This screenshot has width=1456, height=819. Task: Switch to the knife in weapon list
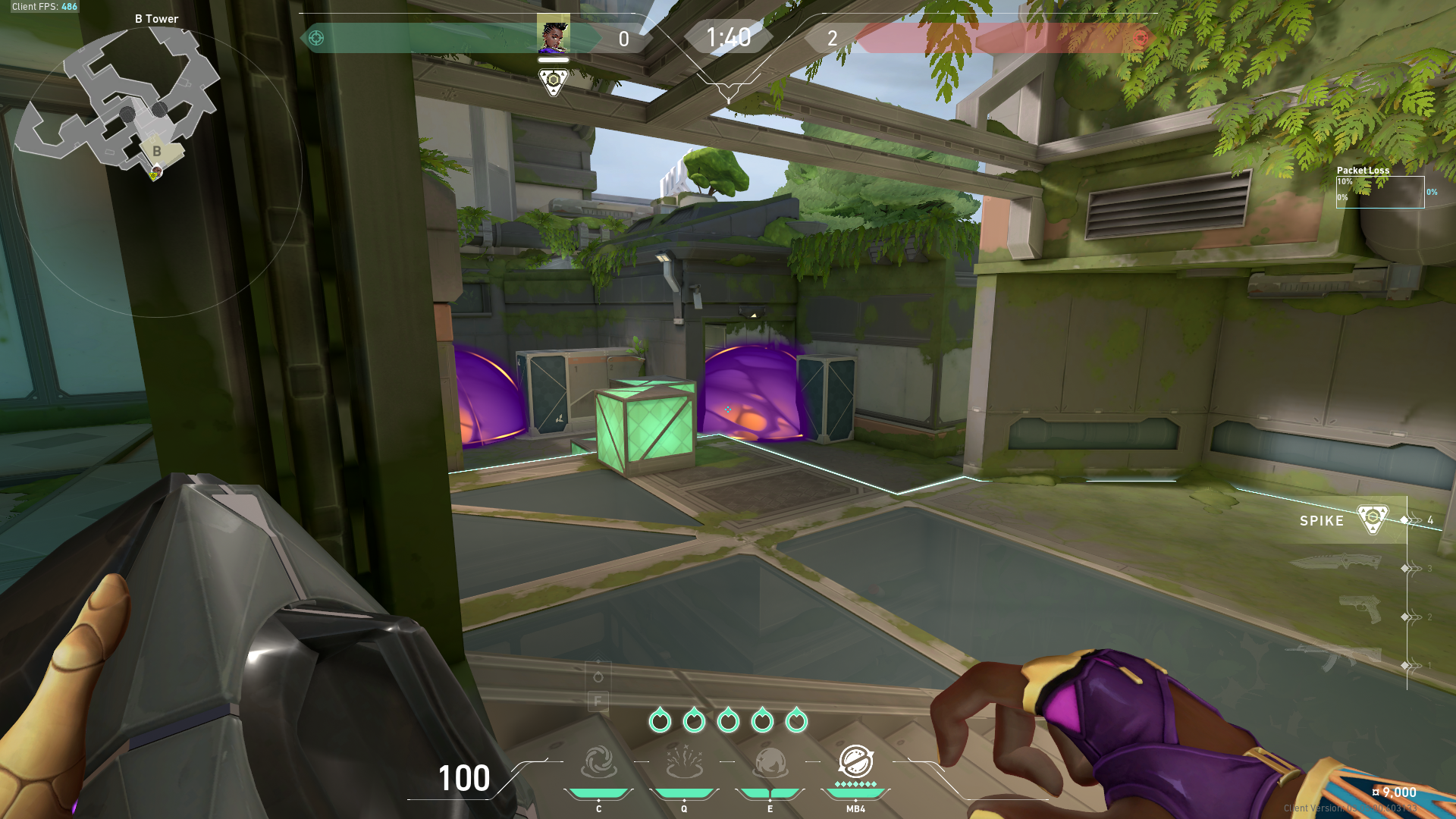click(x=1336, y=563)
